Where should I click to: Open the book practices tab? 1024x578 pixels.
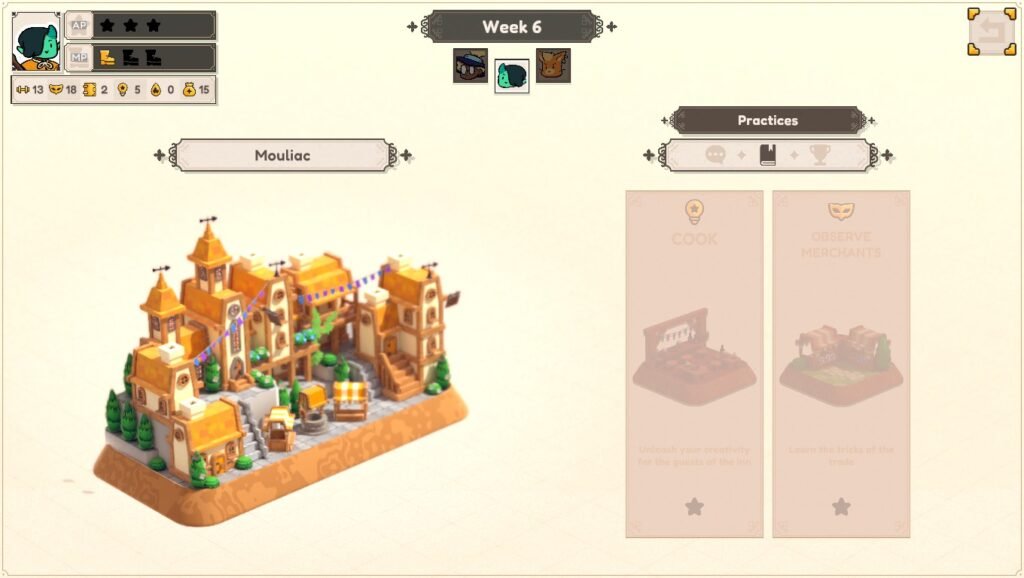[768, 155]
